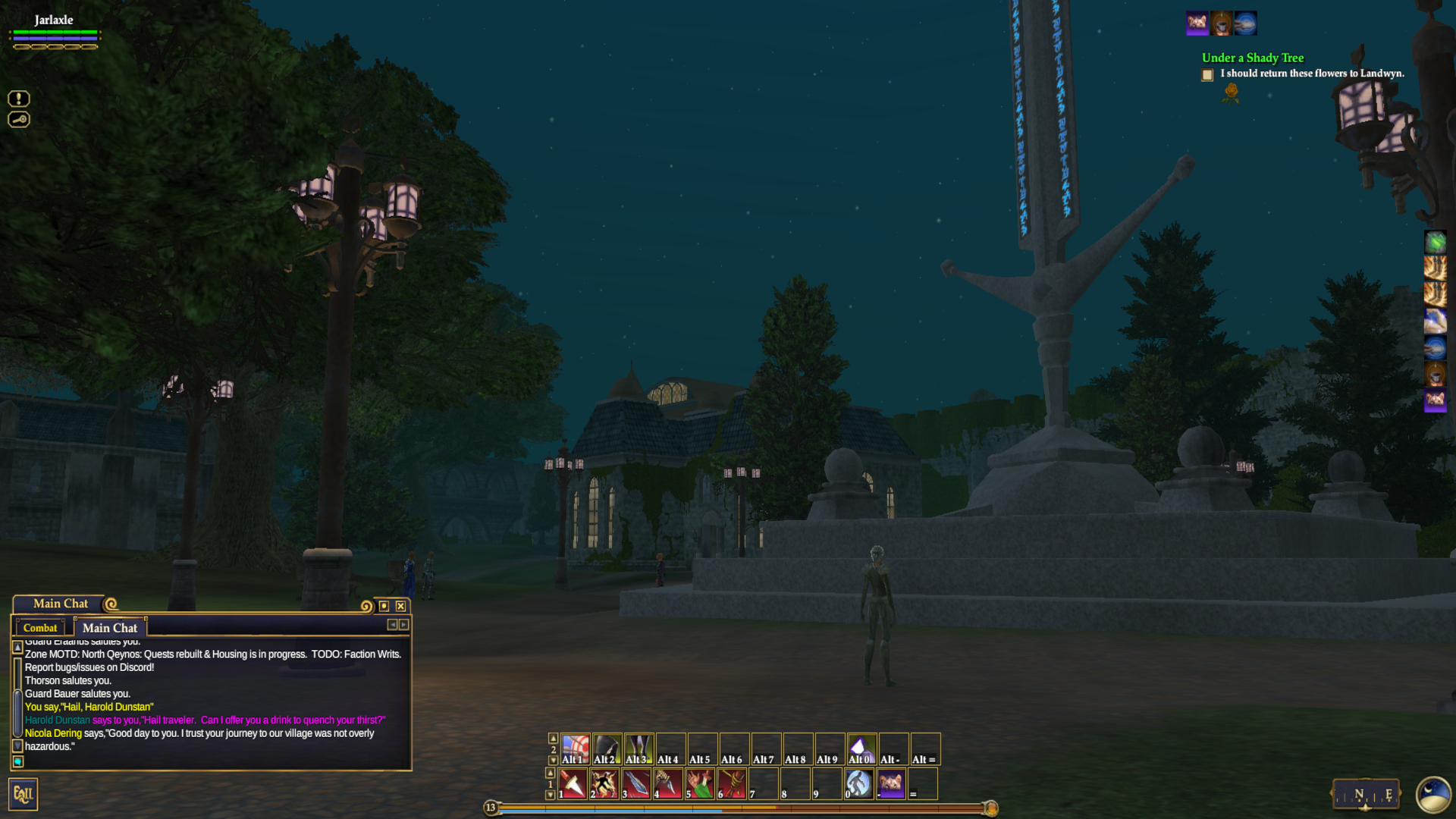1456x819 pixels.
Task: Open the Under a Shady Tree quest
Action: coord(1252,58)
